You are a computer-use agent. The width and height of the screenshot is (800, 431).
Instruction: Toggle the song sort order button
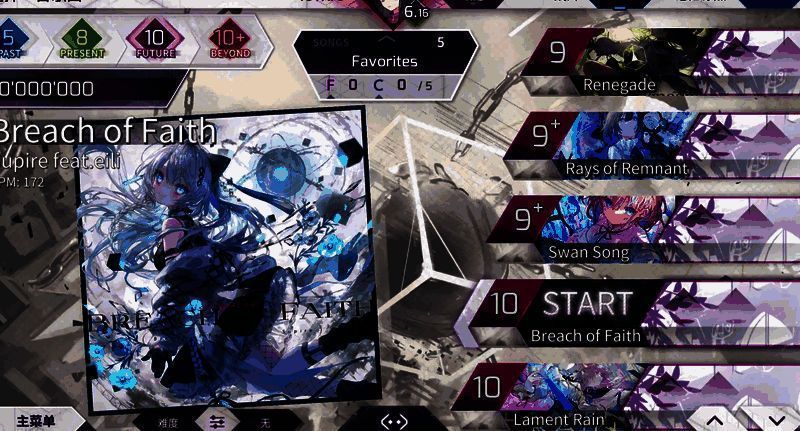(216, 421)
